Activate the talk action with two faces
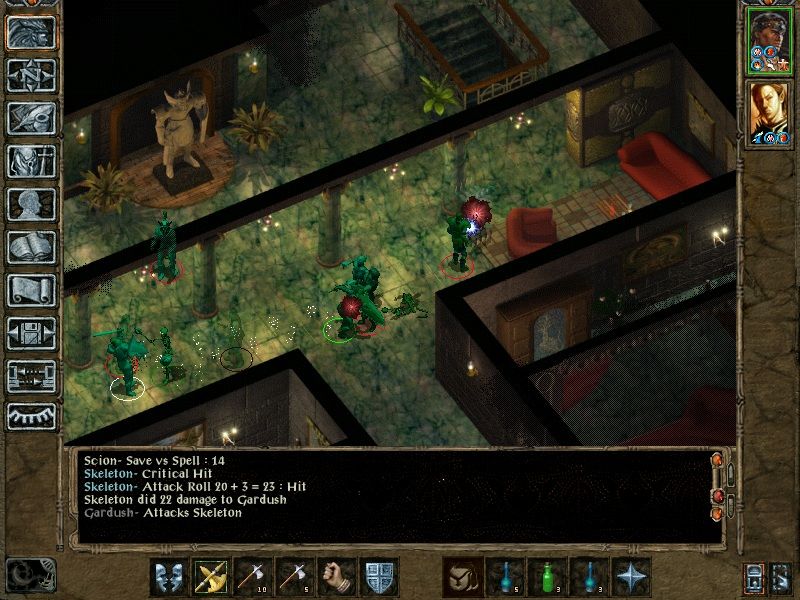Screen dimensions: 800x600 (x=168, y=577)
